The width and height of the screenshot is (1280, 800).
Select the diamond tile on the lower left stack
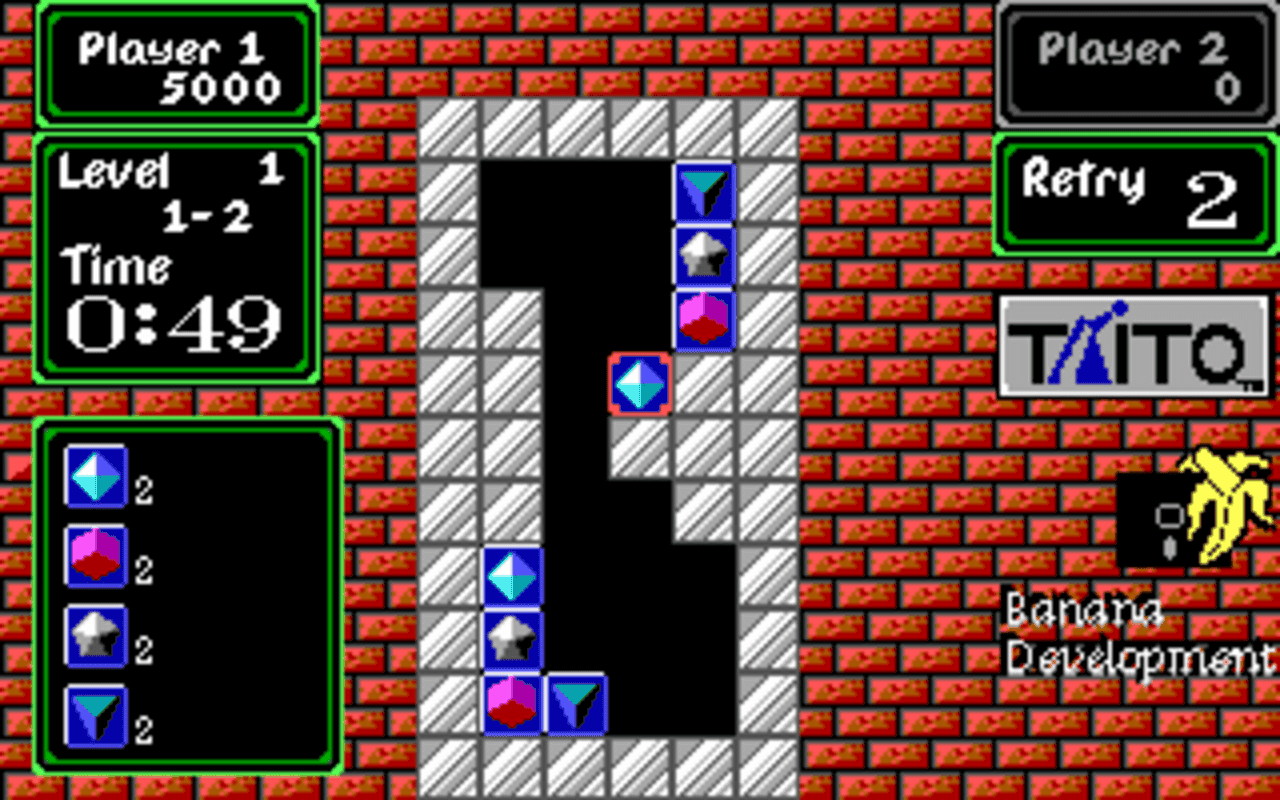[512, 574]
